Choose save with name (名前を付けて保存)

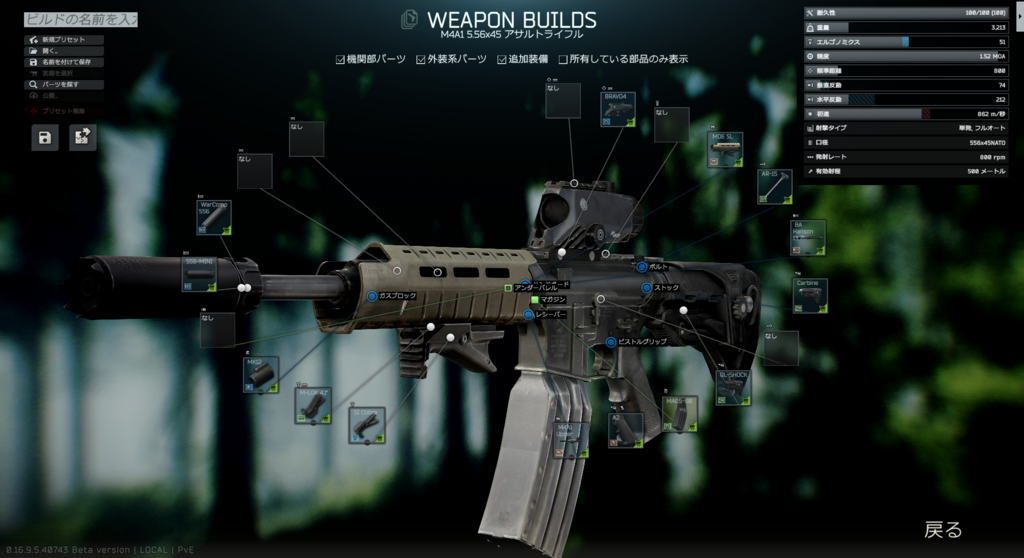(64, 62)
